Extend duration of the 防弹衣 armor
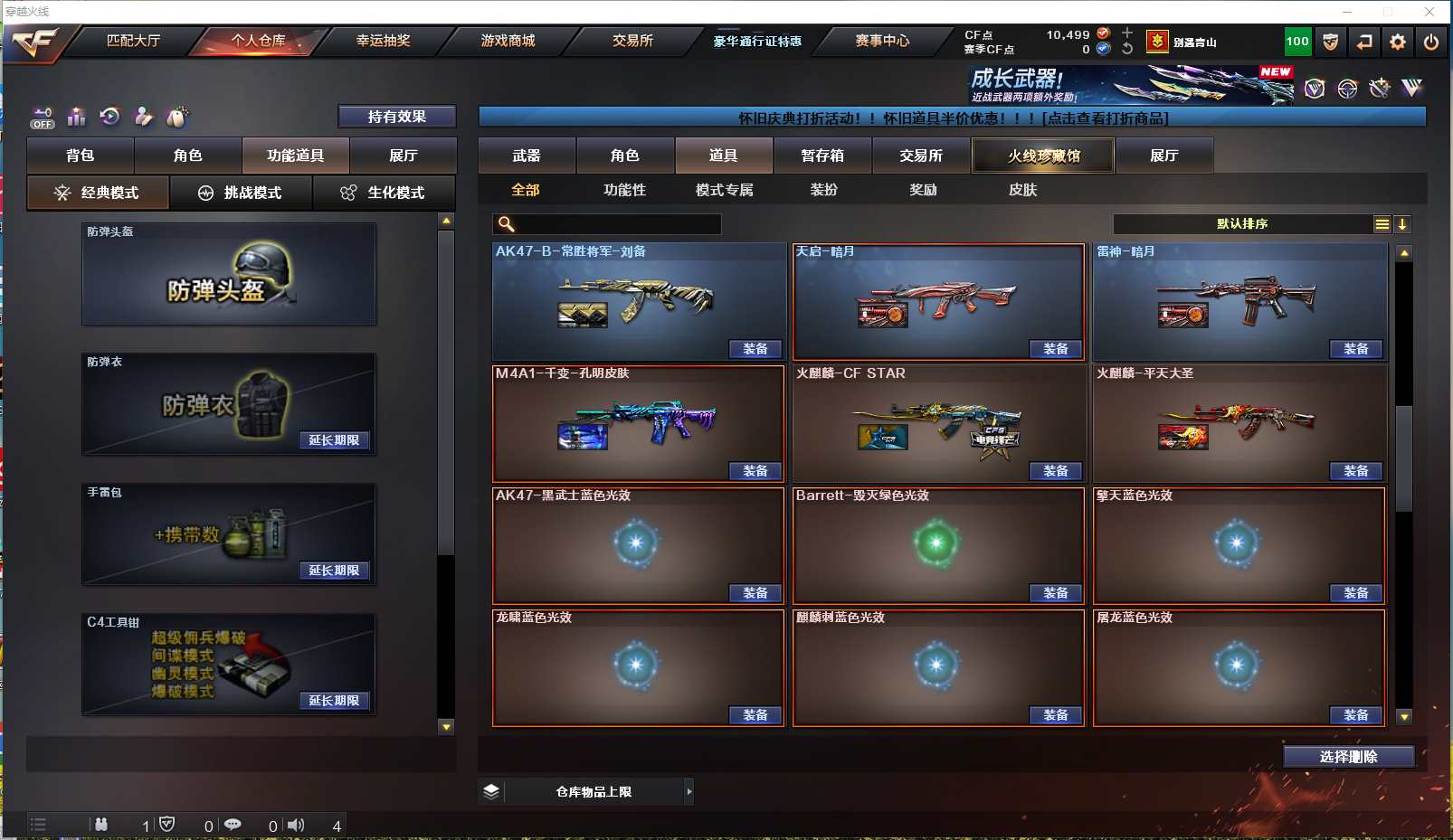This screenshot has width=1453, height=840. [334, 440]
